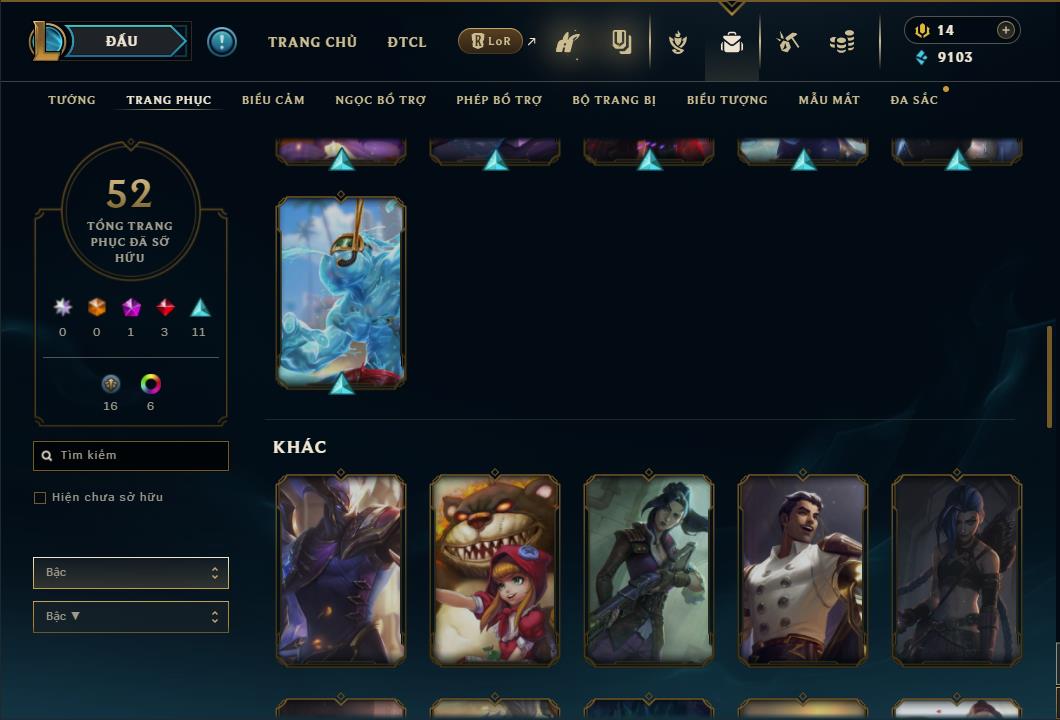Launch the LoR shortcut button
This screenshot has height=720, width=1060.
tap(490, 41)
